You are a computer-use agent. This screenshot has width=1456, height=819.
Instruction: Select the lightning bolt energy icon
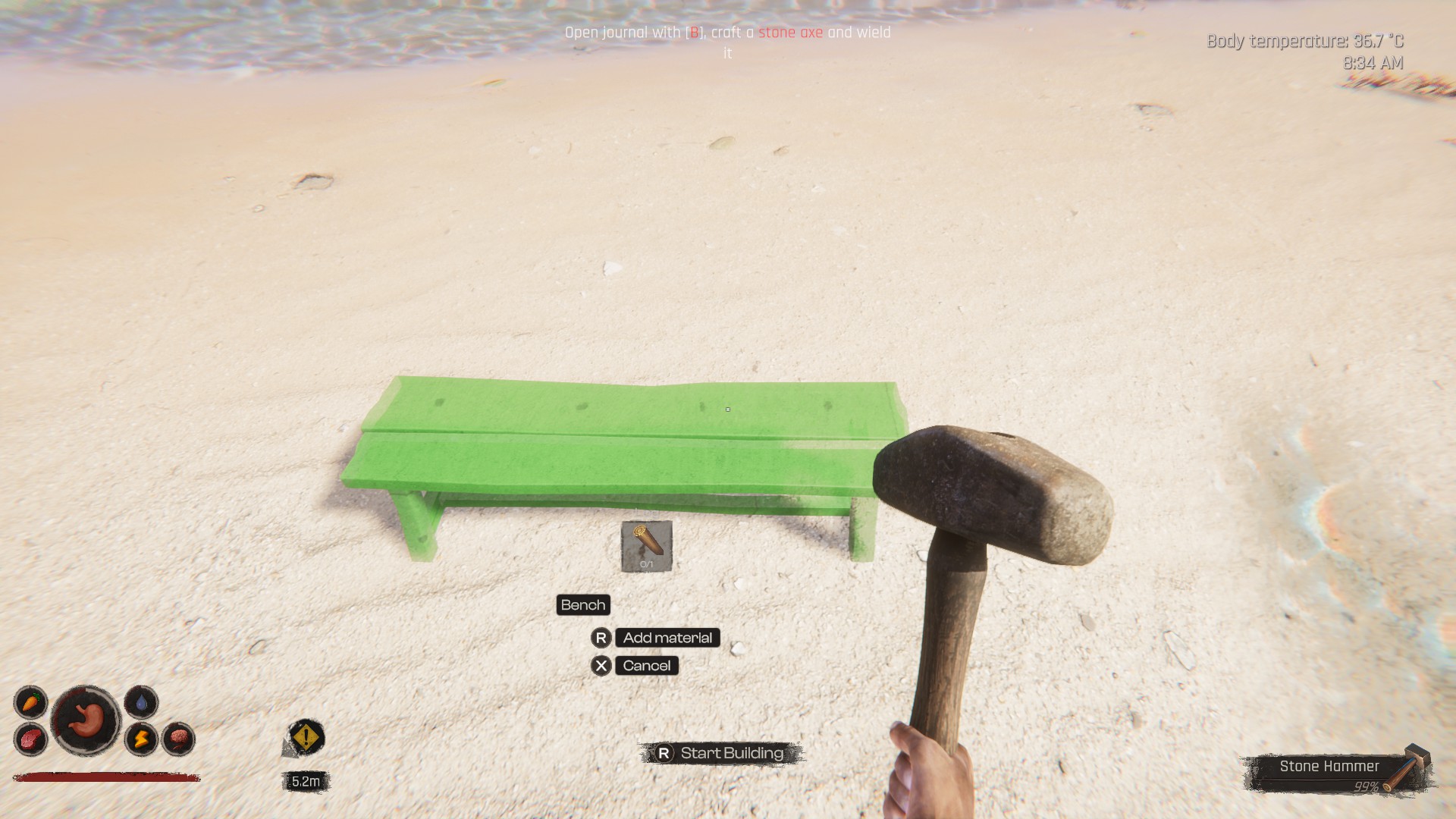(x=141, y=739)
